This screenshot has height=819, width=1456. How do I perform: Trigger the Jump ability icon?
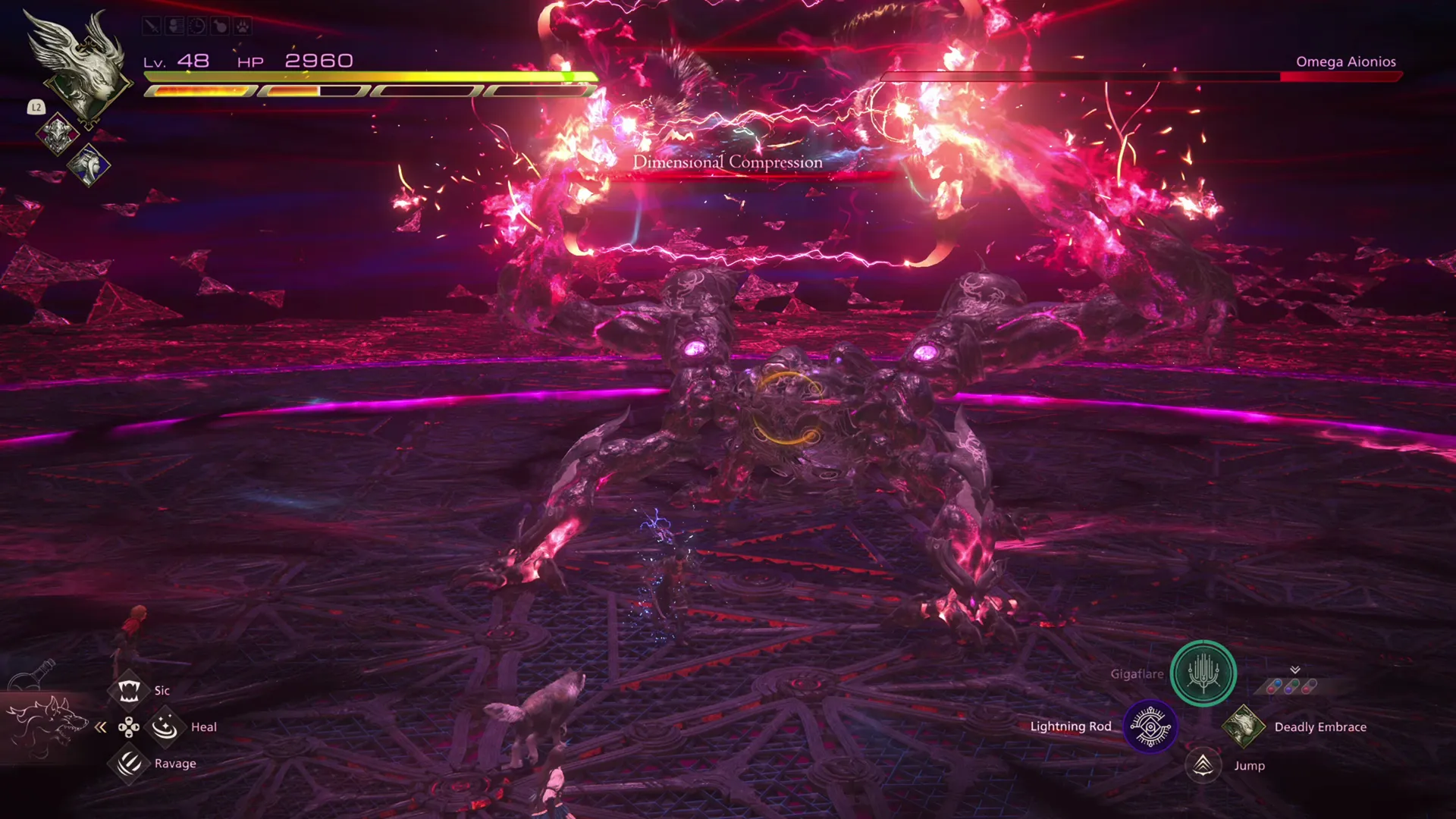pos(1203,765)
